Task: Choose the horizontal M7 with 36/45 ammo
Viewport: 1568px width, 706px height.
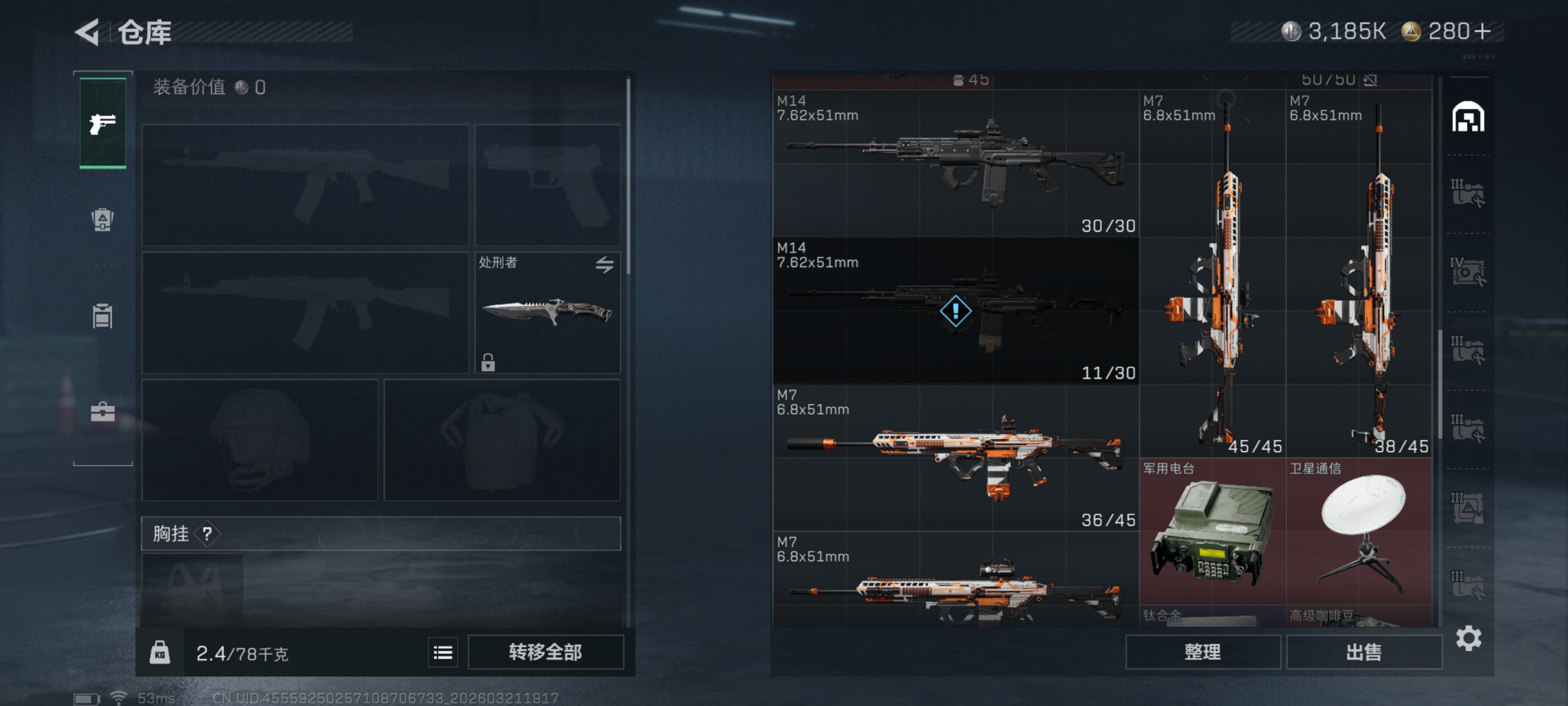Action: (955, 457)
